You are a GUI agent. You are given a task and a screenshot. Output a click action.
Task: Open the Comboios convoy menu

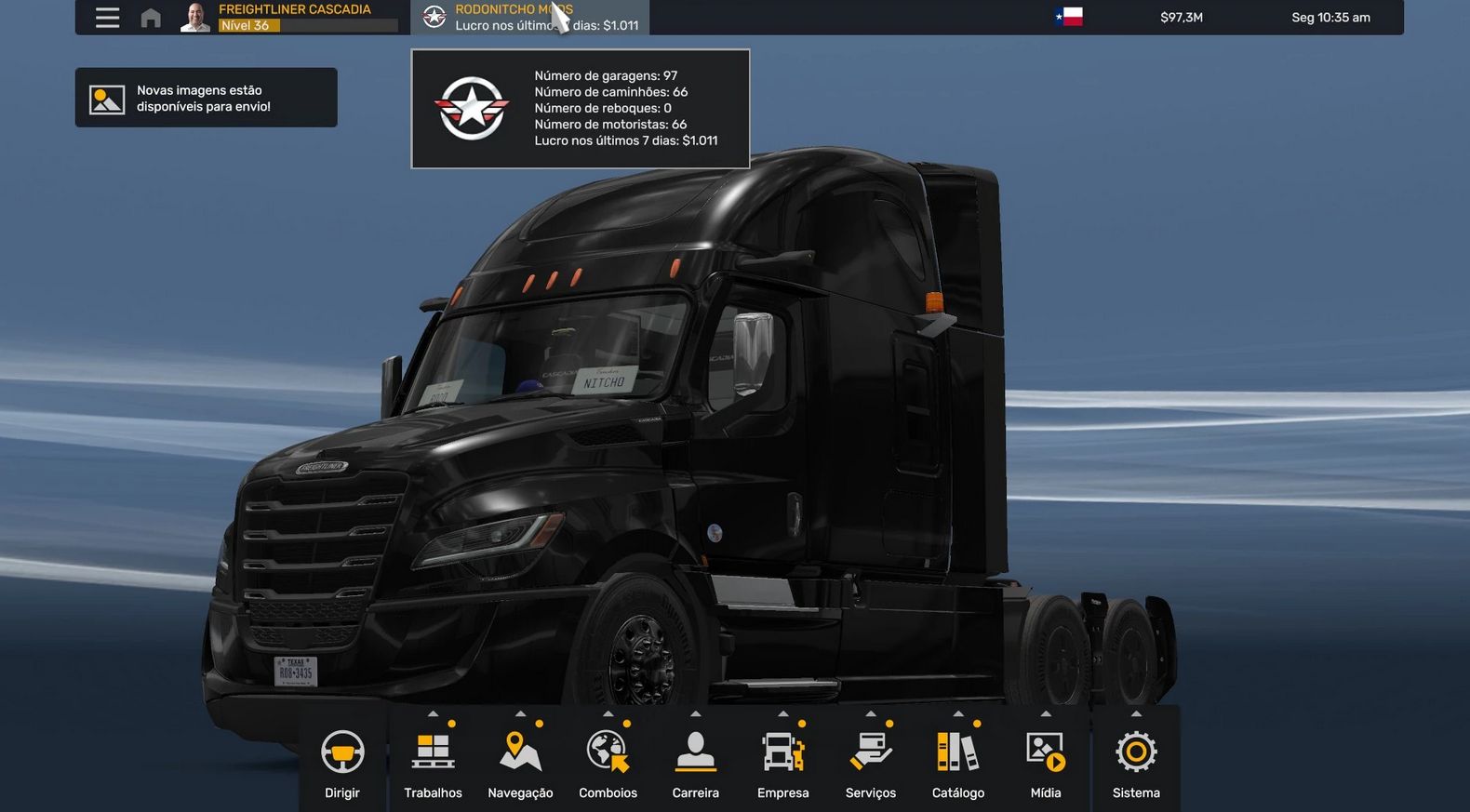[608, 762]
